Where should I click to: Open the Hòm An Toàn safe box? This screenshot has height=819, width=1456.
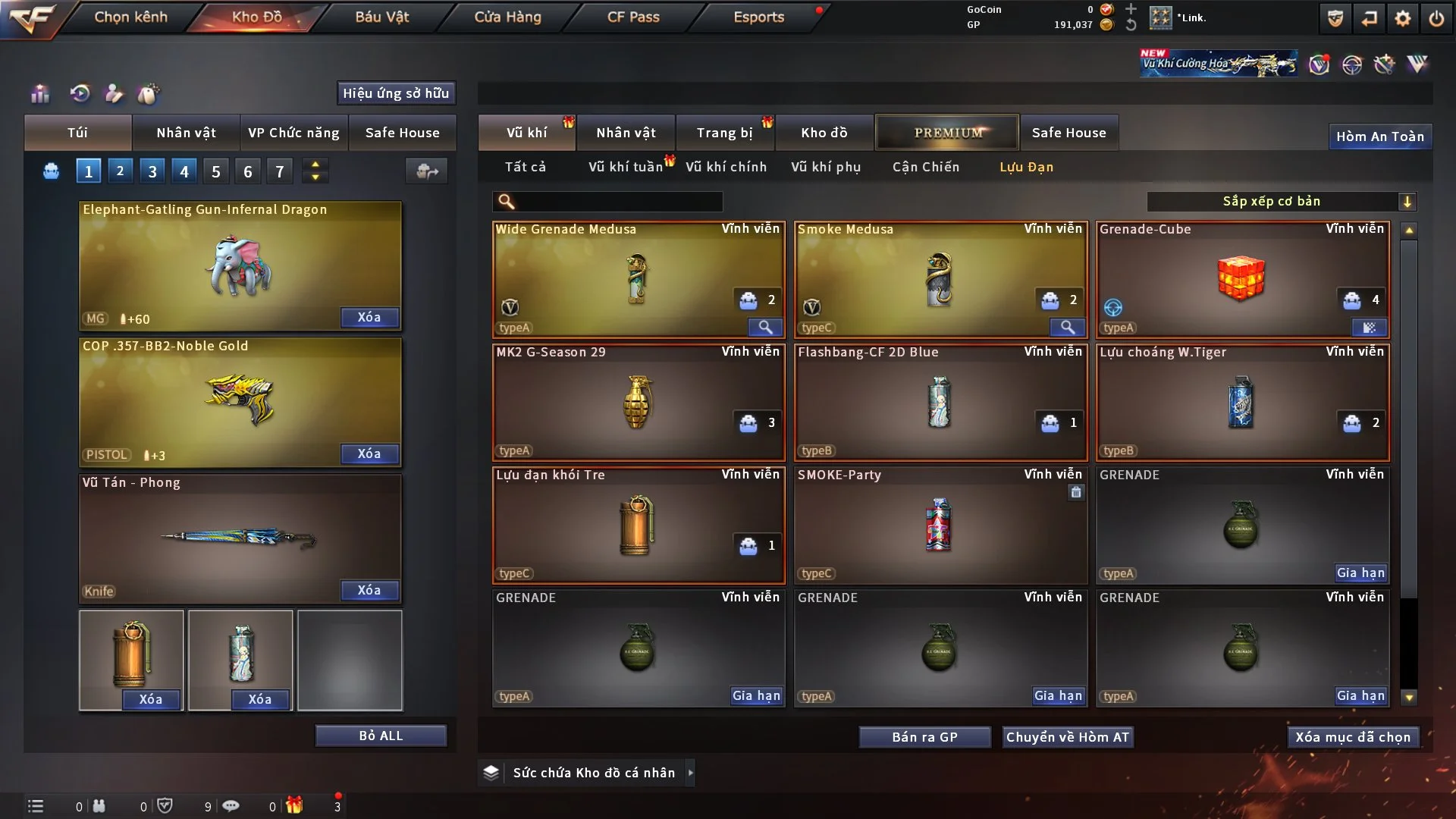1379,136
